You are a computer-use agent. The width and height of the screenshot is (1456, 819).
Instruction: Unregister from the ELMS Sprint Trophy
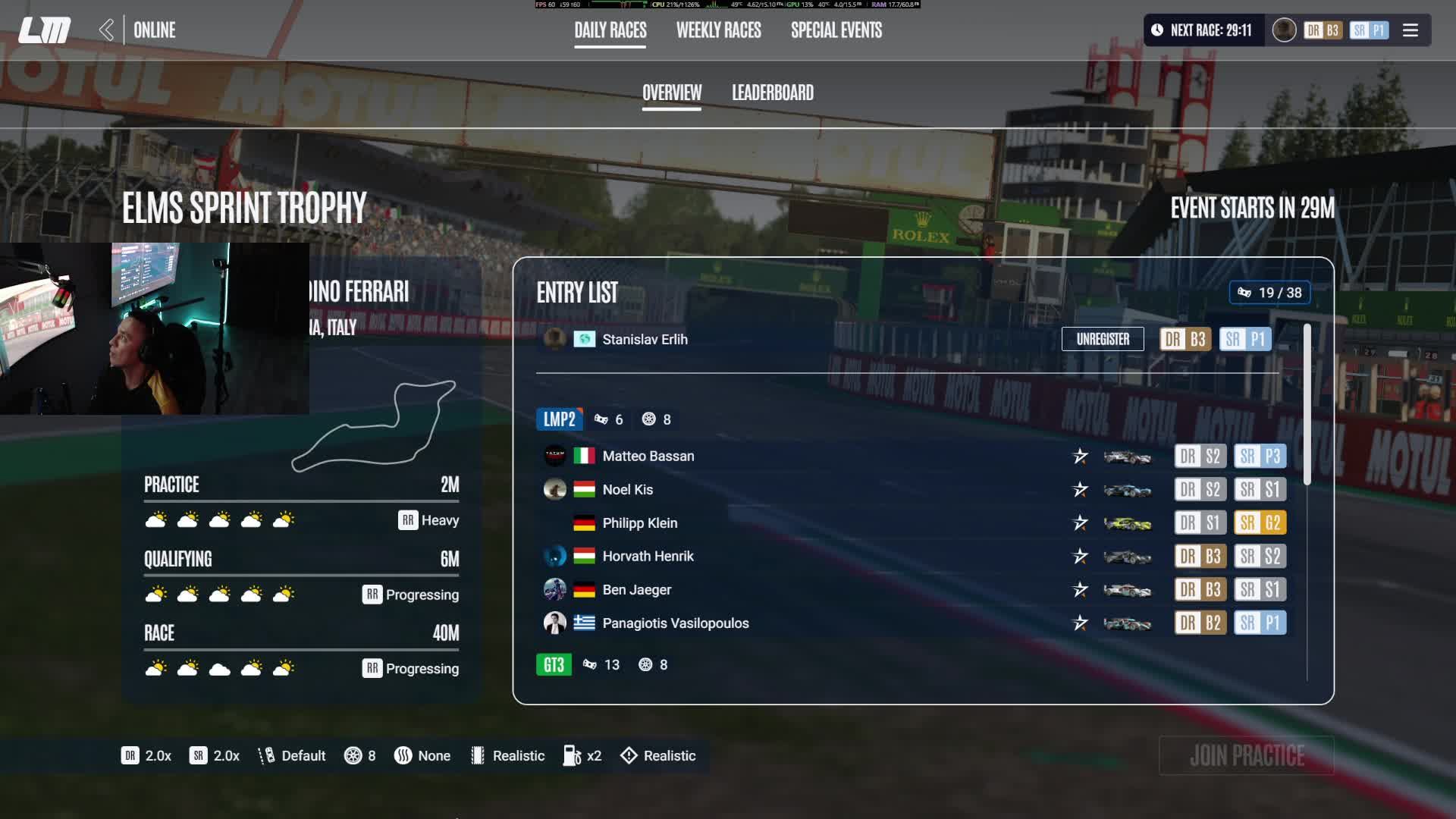pos(1102,339)
